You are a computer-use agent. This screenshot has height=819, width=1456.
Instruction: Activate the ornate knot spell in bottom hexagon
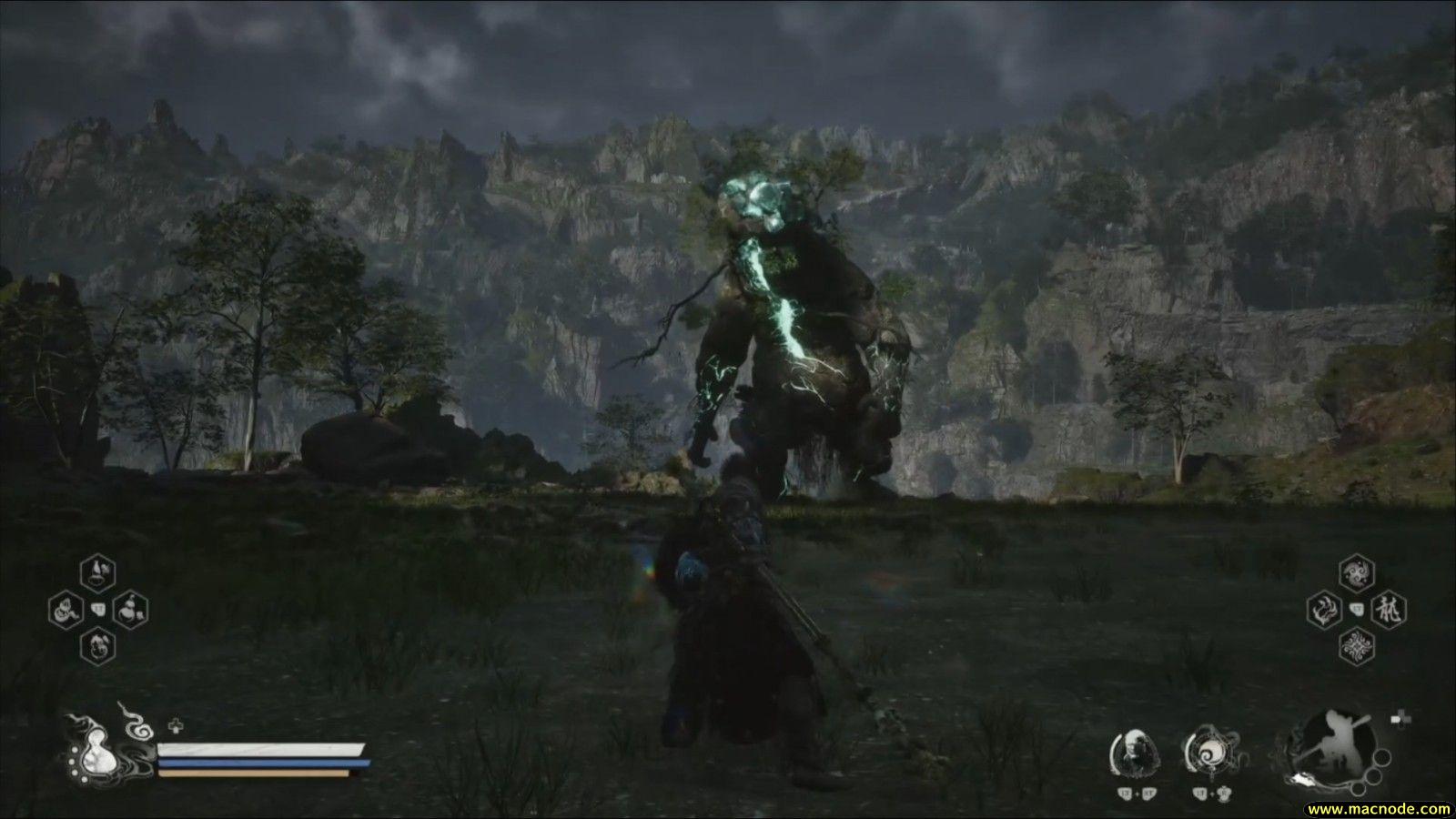pos(1357,645)
